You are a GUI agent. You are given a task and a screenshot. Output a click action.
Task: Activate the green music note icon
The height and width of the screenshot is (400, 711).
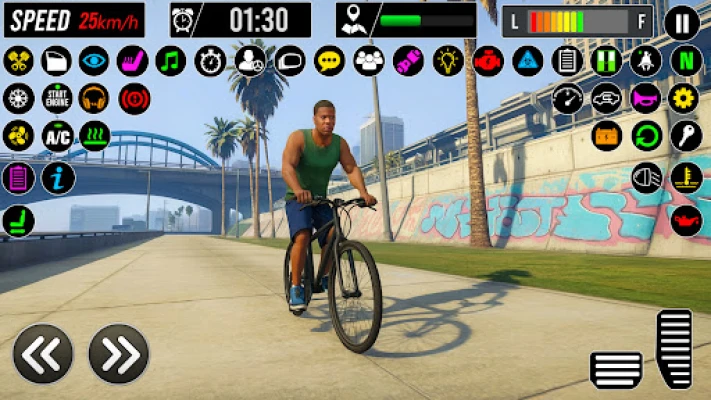pyautogui.click(x=171, y=61)
